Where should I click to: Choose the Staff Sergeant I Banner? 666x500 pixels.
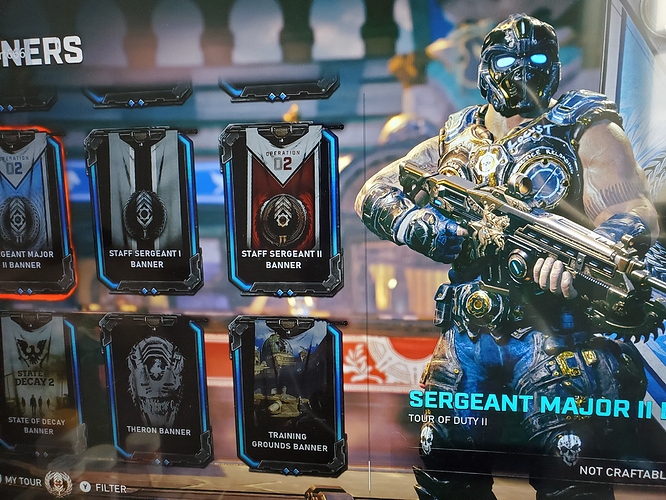tap(142, 208)
